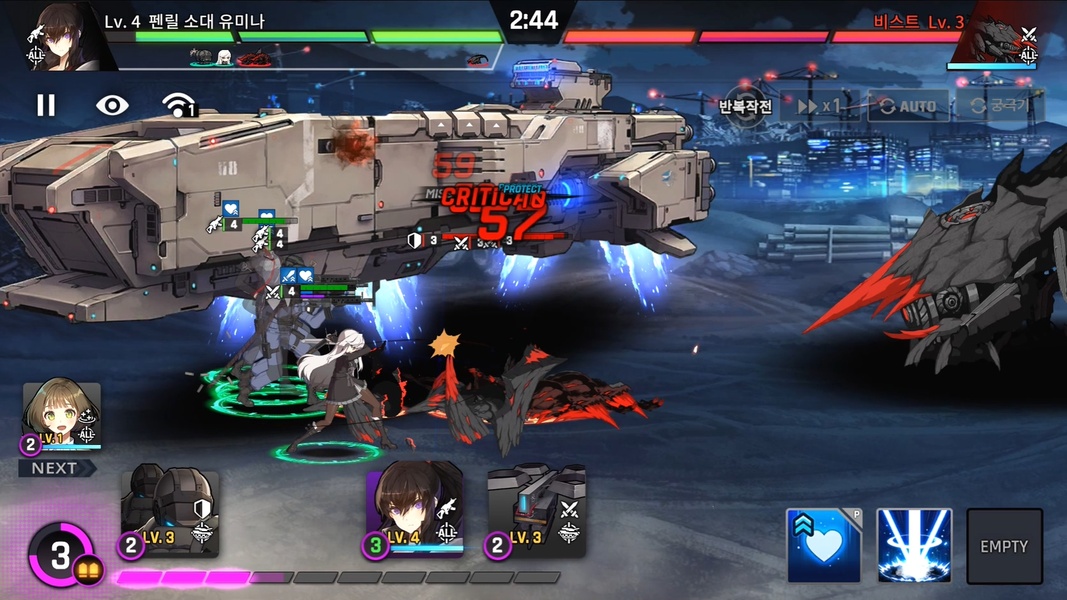Choose the mech vehicle LV. 3 card

point(536,512)
